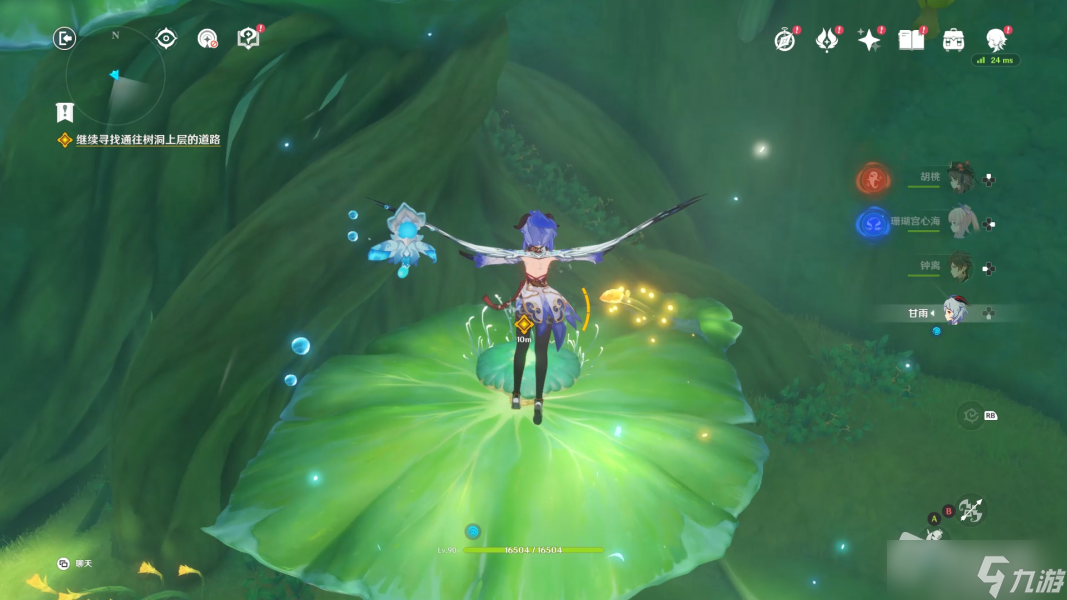This screenshot has height=600, width=1067.
Task: Click the exit door icon
Action: point(65,39)
